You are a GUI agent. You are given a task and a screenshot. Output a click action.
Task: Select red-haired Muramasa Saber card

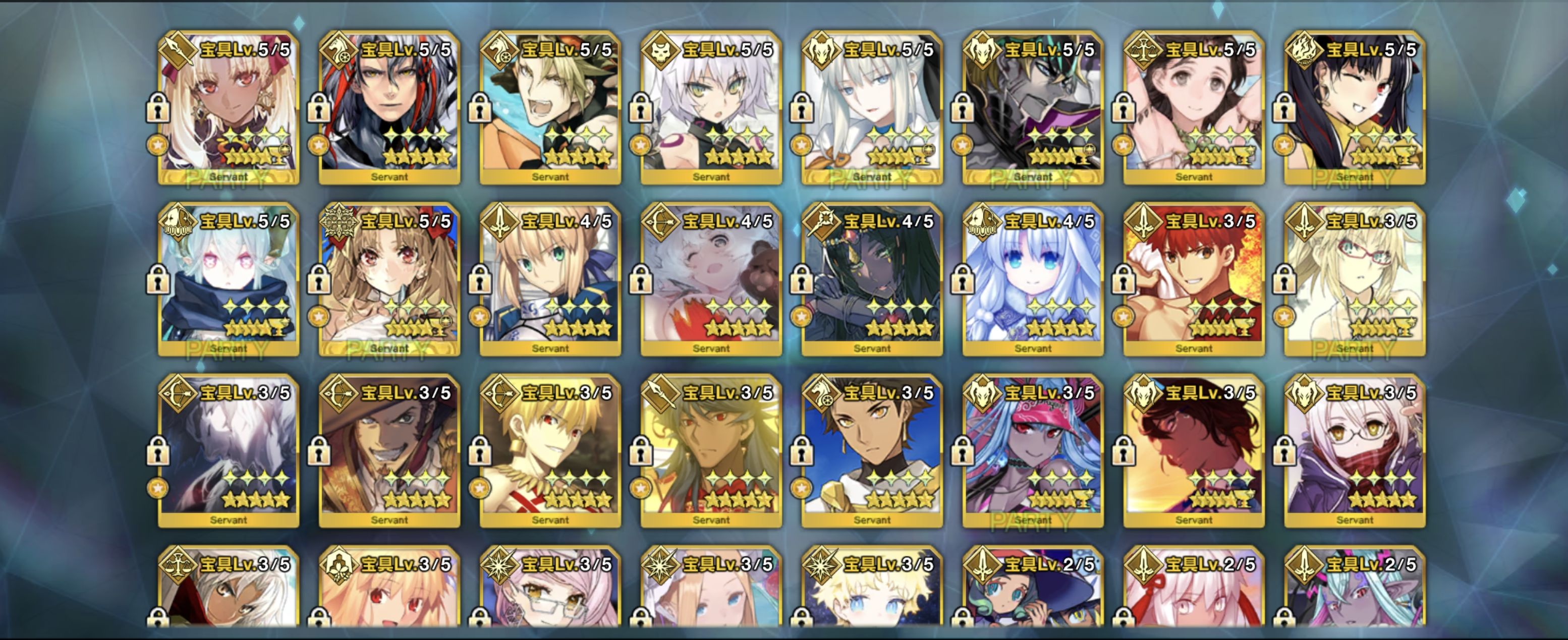[1194, 280]
